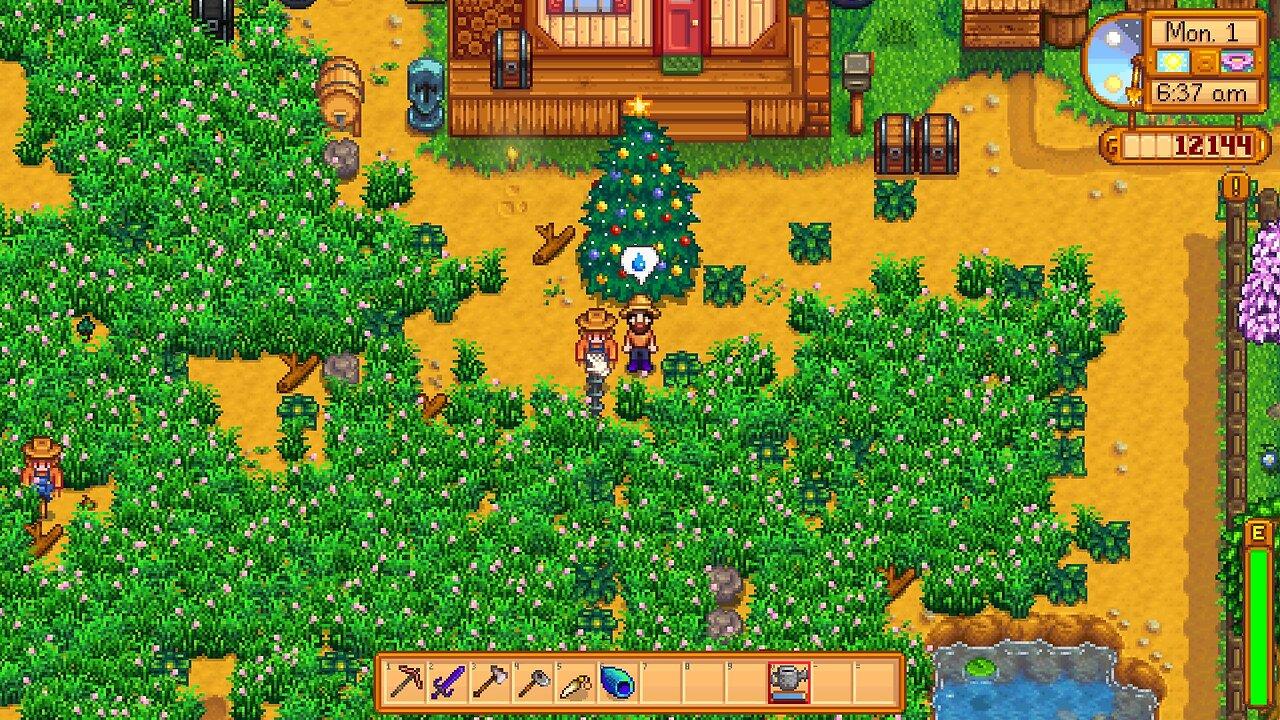Click the water droplet marker on the tree
The height and width of the screenshot is (720, 1280).
click(641, 262)
